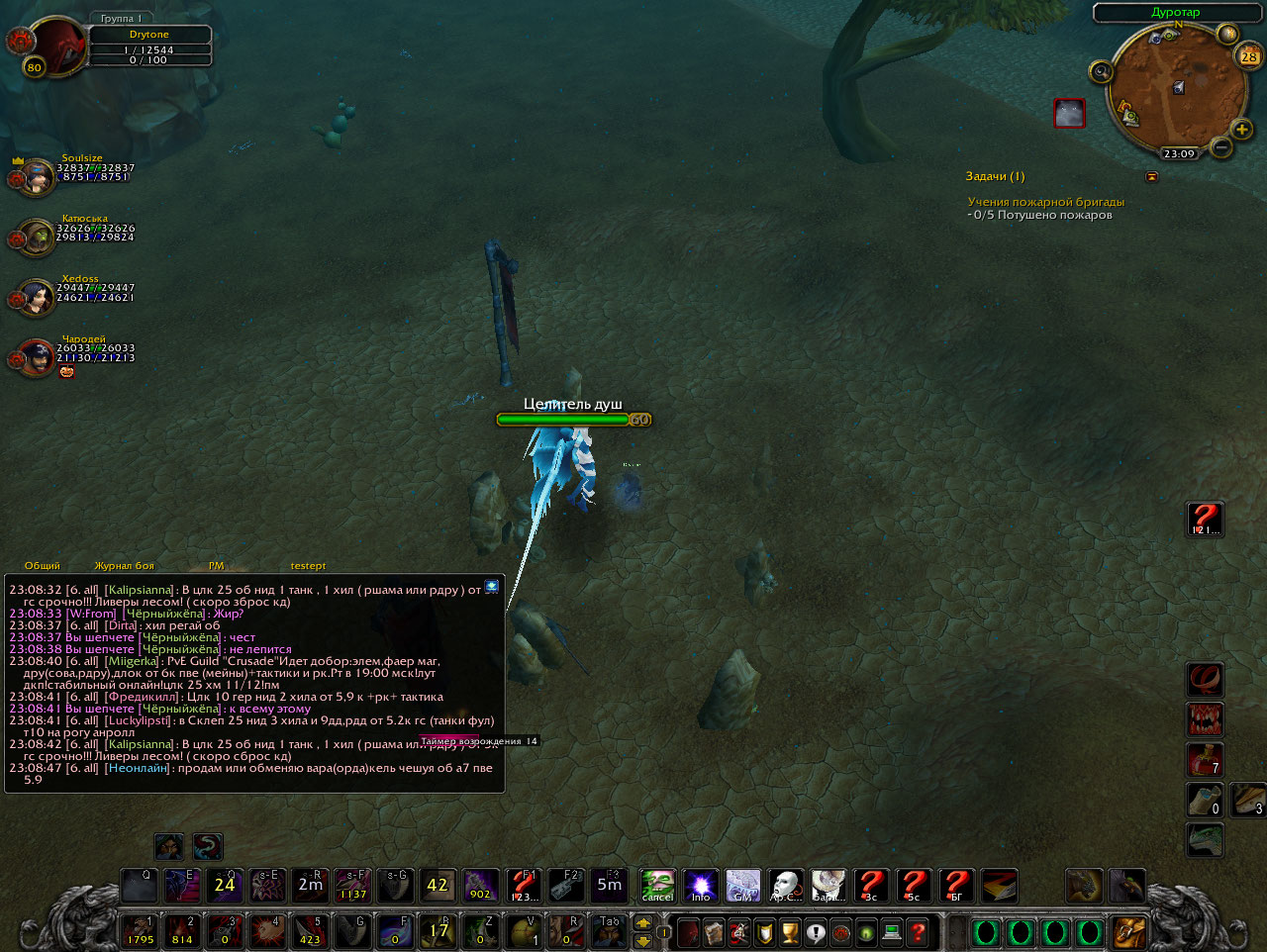Switch to the Общий chat tab
Viewport: 1267px width, 952px height.
point(42,566)
